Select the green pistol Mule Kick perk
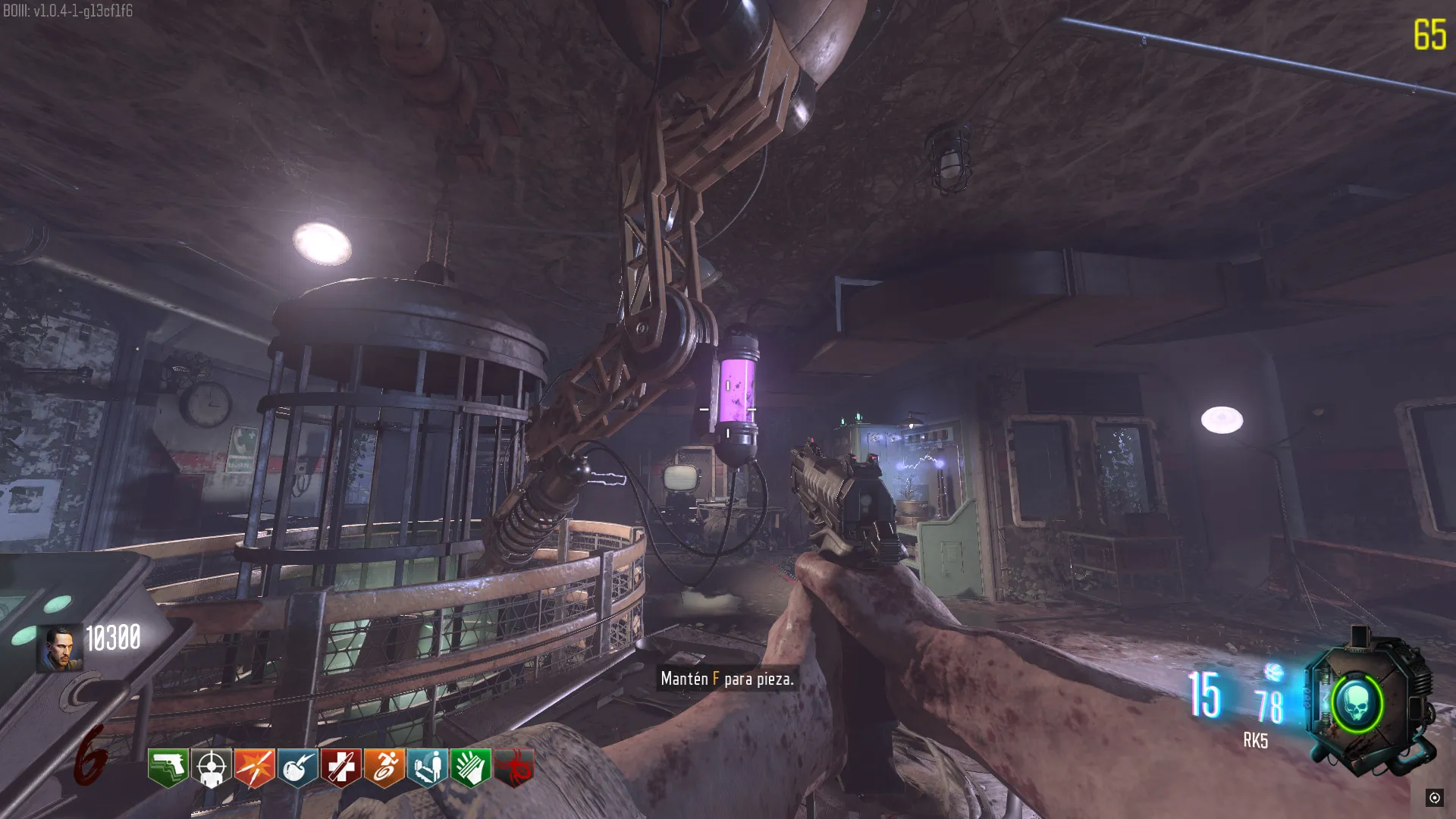This screenshot has height=819, width=1456. click(x=168, y=767)
